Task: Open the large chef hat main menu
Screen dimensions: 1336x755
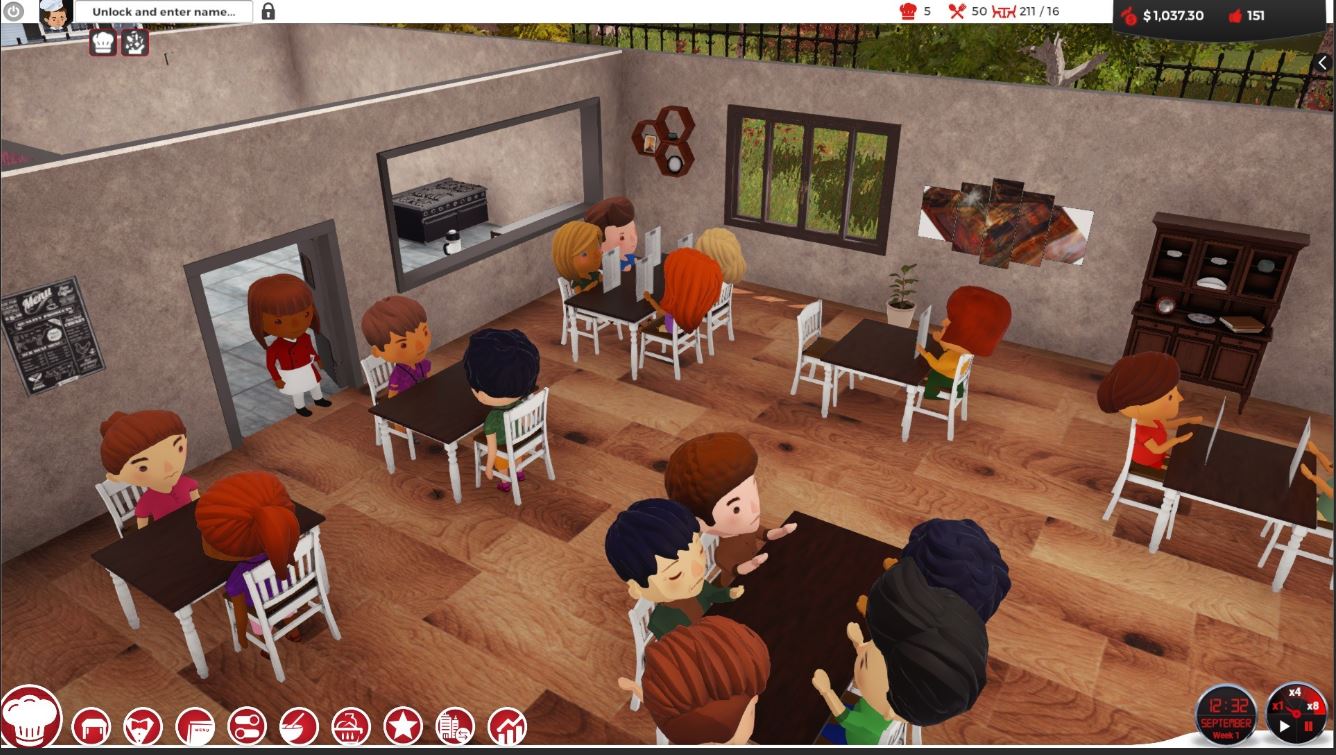Action: (x=30, y=716)
